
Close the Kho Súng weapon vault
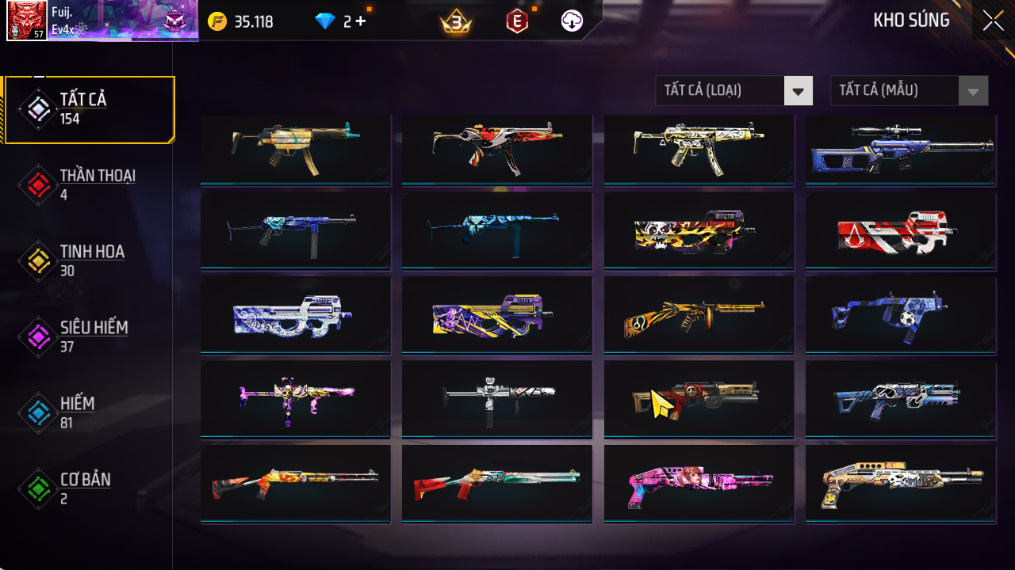click(992, 21)
